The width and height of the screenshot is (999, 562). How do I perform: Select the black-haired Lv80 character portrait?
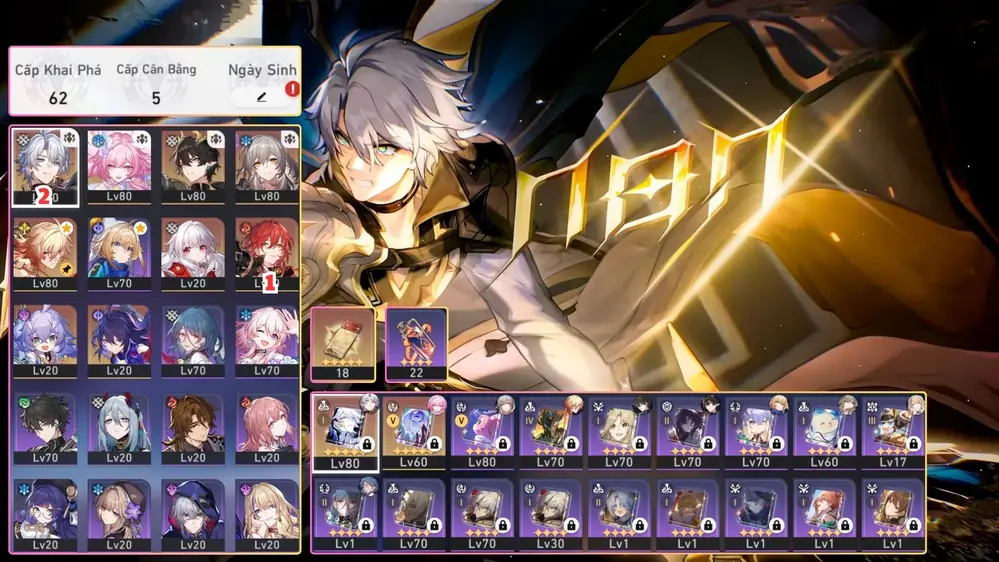193,166
